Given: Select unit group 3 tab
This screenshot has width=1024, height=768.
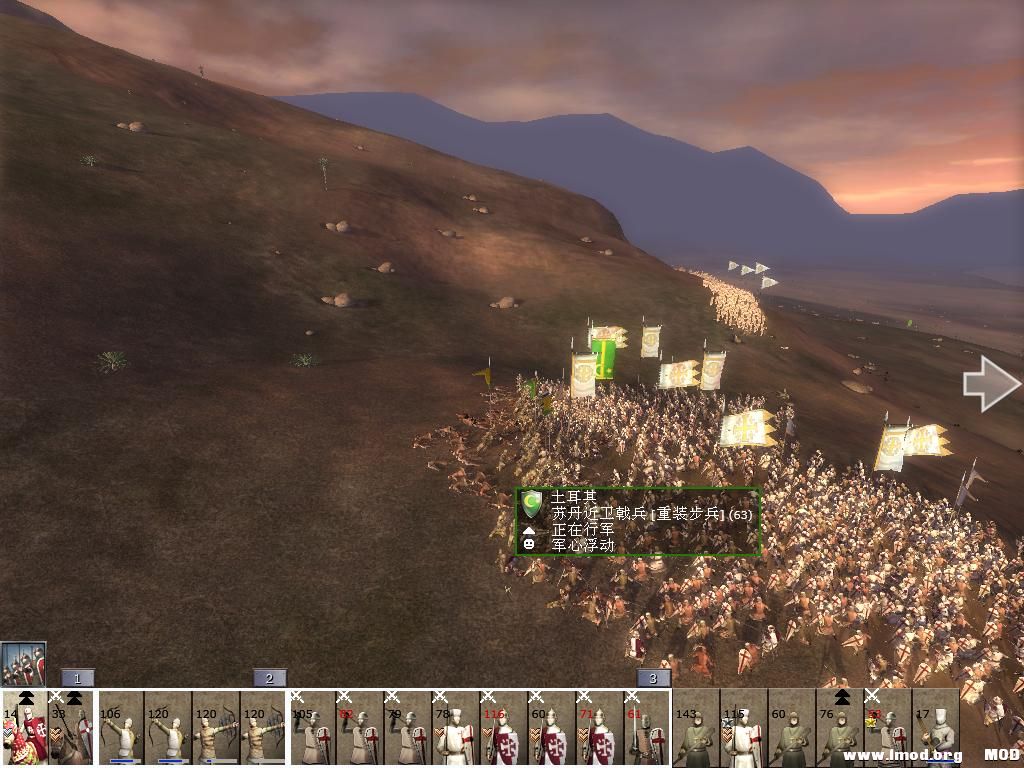Looking at the screenshot, I should [x=653, y=678].
